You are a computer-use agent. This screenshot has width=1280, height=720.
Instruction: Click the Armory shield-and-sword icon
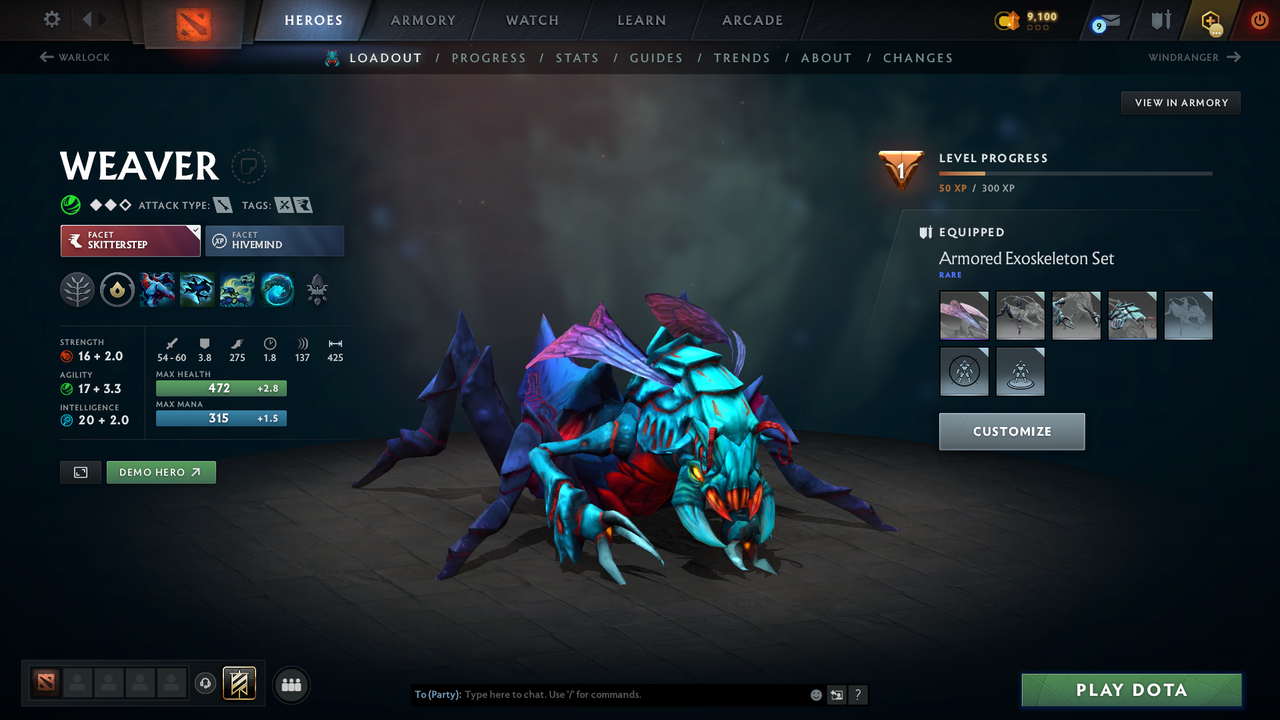(1159, 20)
